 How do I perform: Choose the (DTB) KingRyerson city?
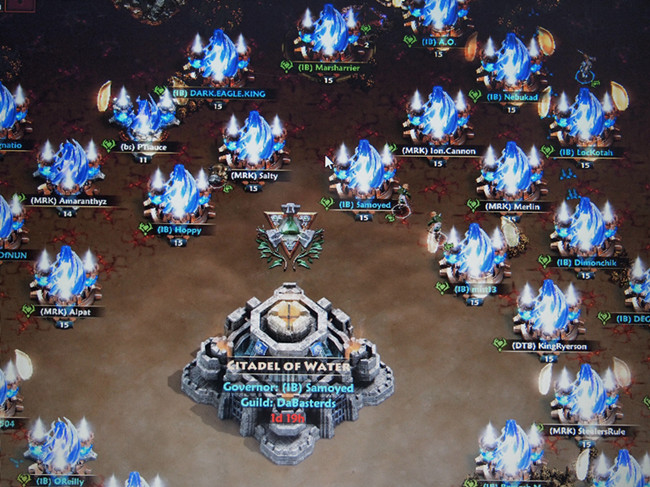pos(548,312)
